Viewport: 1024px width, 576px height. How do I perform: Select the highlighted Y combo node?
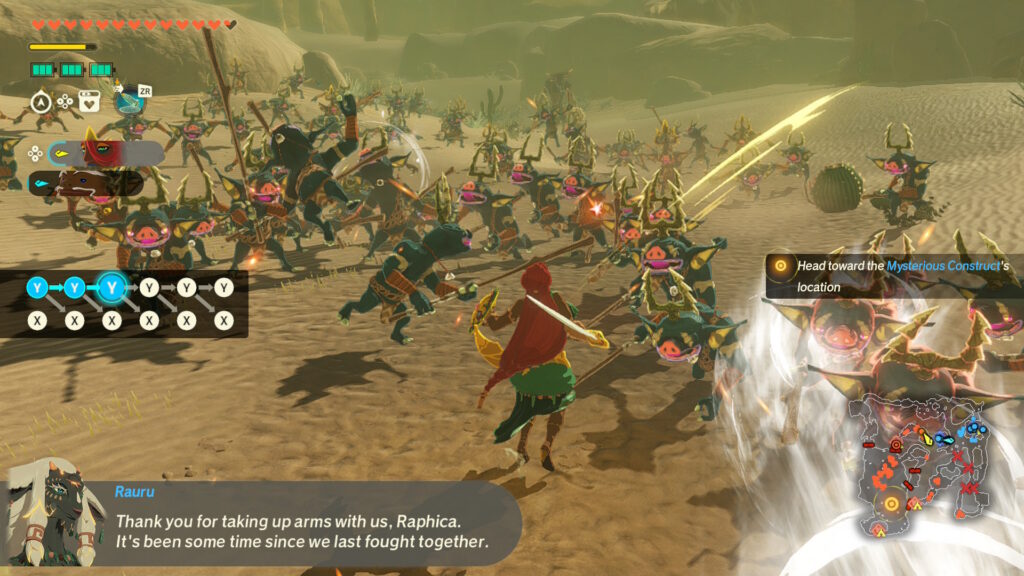pos(112,289)
